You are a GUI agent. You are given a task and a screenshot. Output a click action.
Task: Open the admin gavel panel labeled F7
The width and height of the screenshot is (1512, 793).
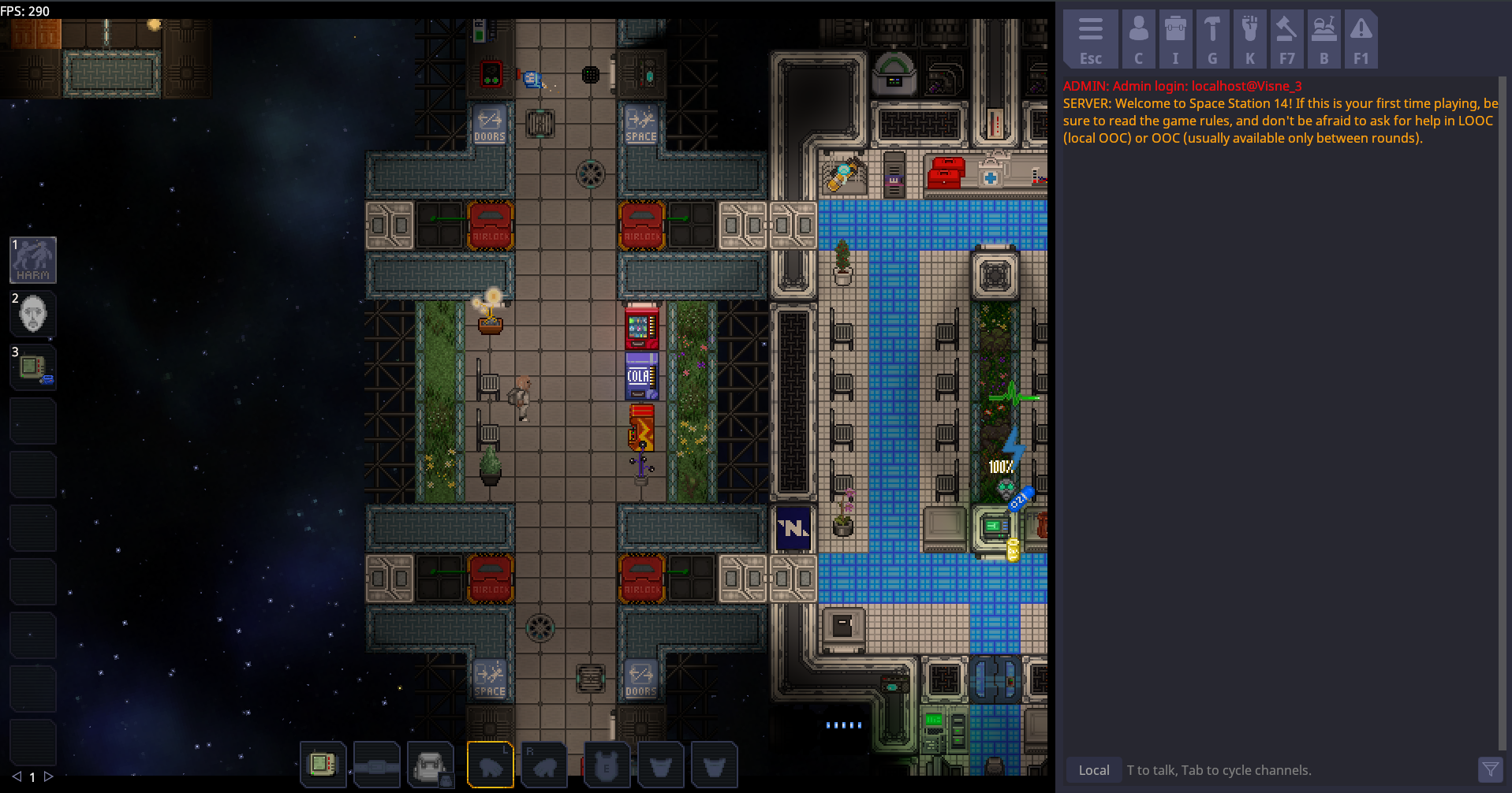(1287, 37)
